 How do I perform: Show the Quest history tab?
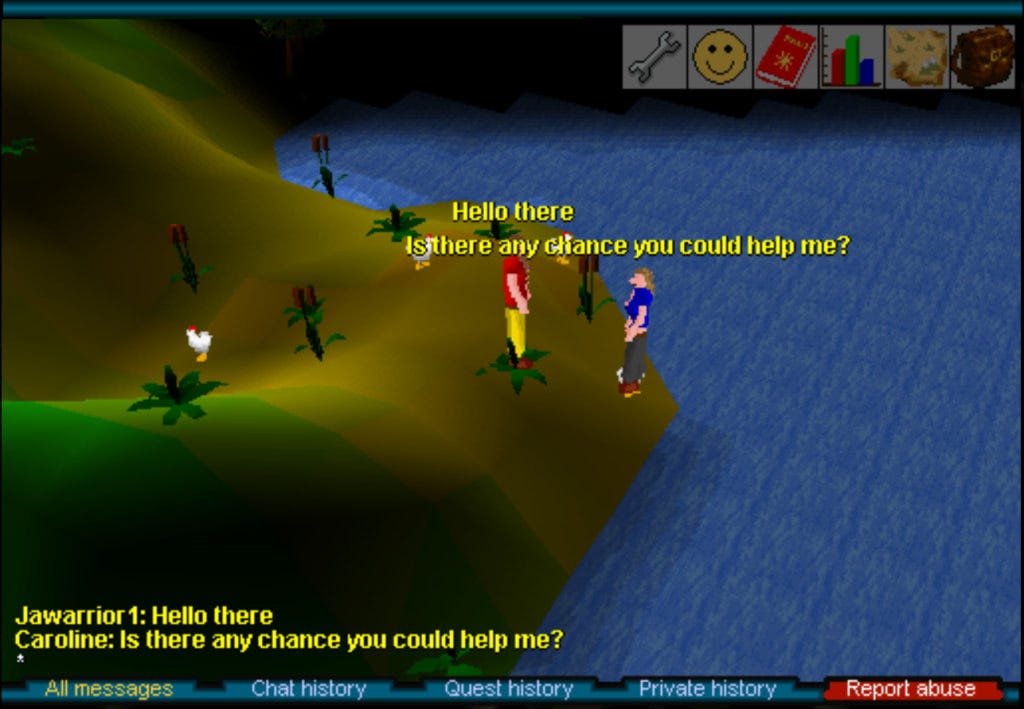point(508,689)
